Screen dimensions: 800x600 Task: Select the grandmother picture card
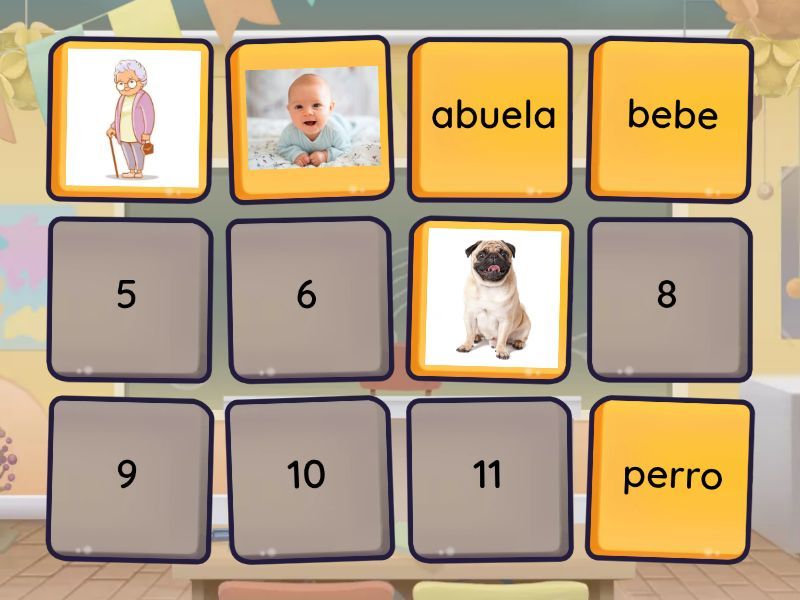point(130,118)
